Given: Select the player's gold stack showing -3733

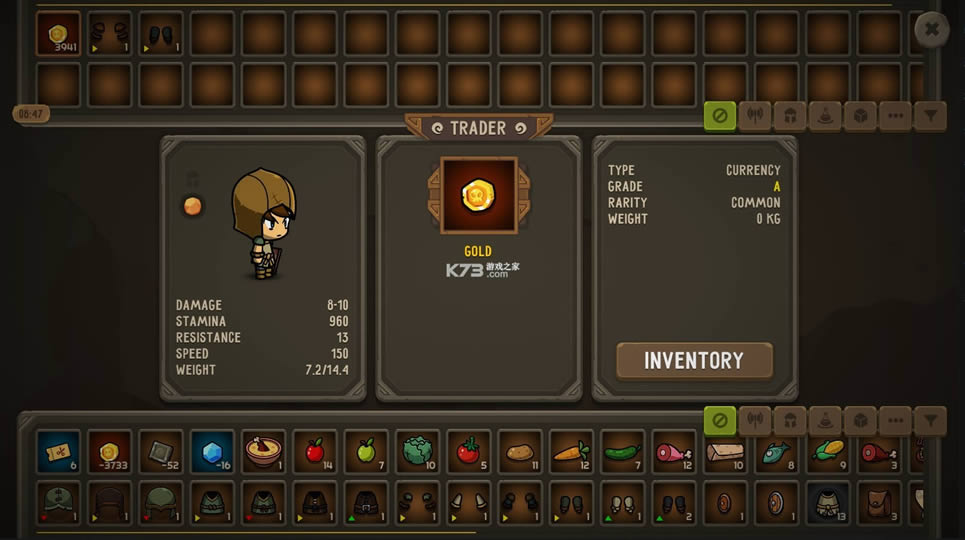Looking at the screenshot, I should [x=110, y=451].
